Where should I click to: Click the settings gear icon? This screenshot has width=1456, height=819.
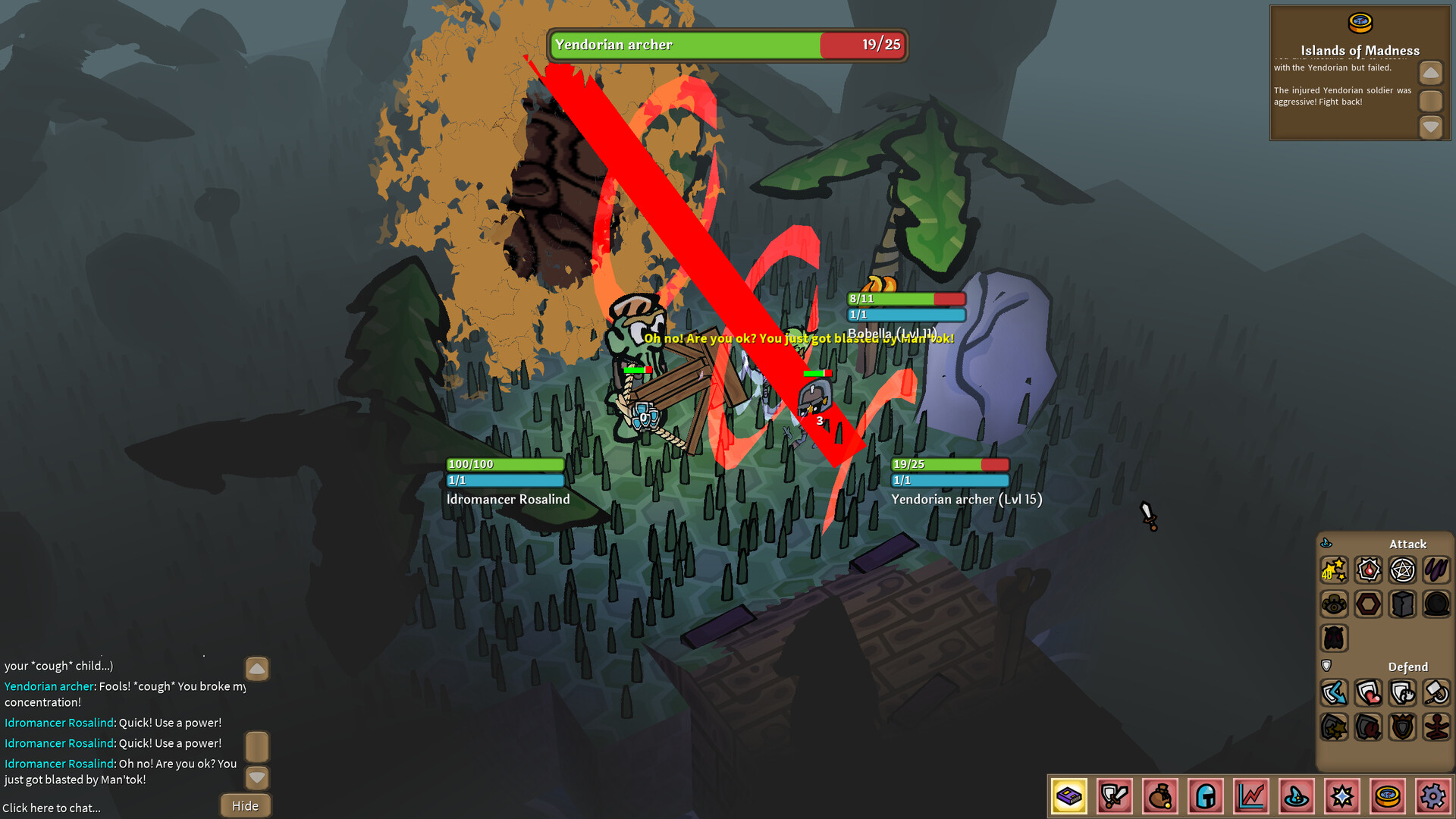coord(1433,797)
